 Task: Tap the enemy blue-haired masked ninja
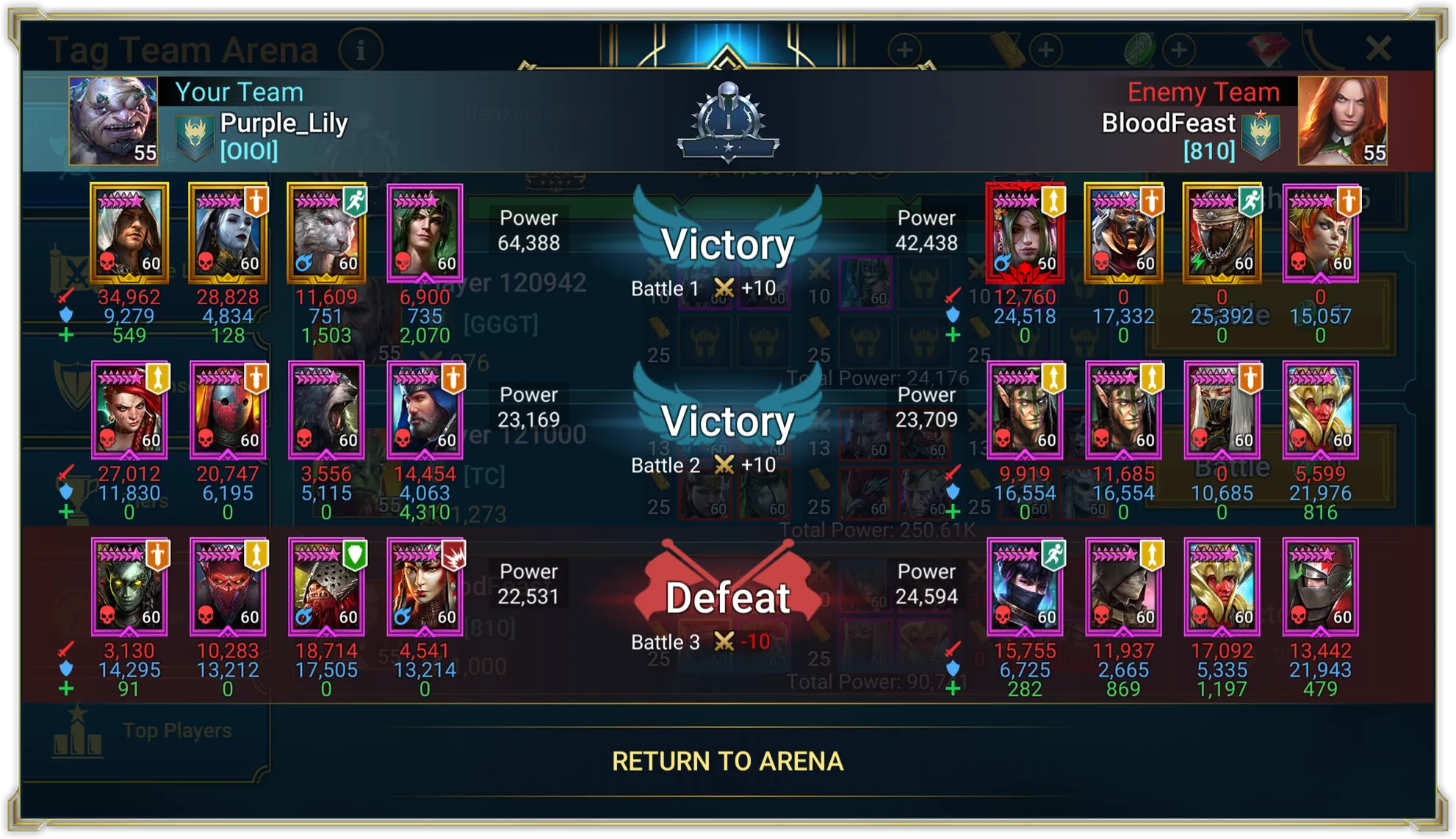(x=1025, y=586)
